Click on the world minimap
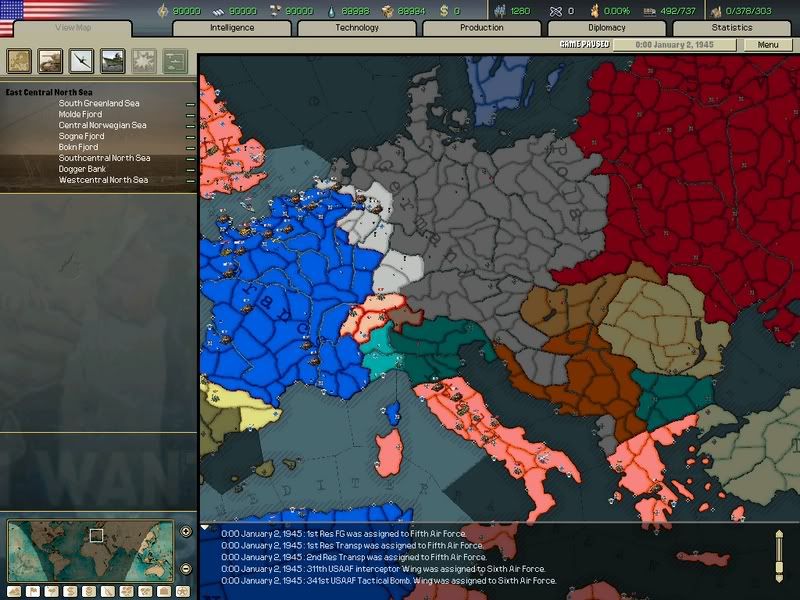This screenshot has width=800, height=600. click(90, 548)
